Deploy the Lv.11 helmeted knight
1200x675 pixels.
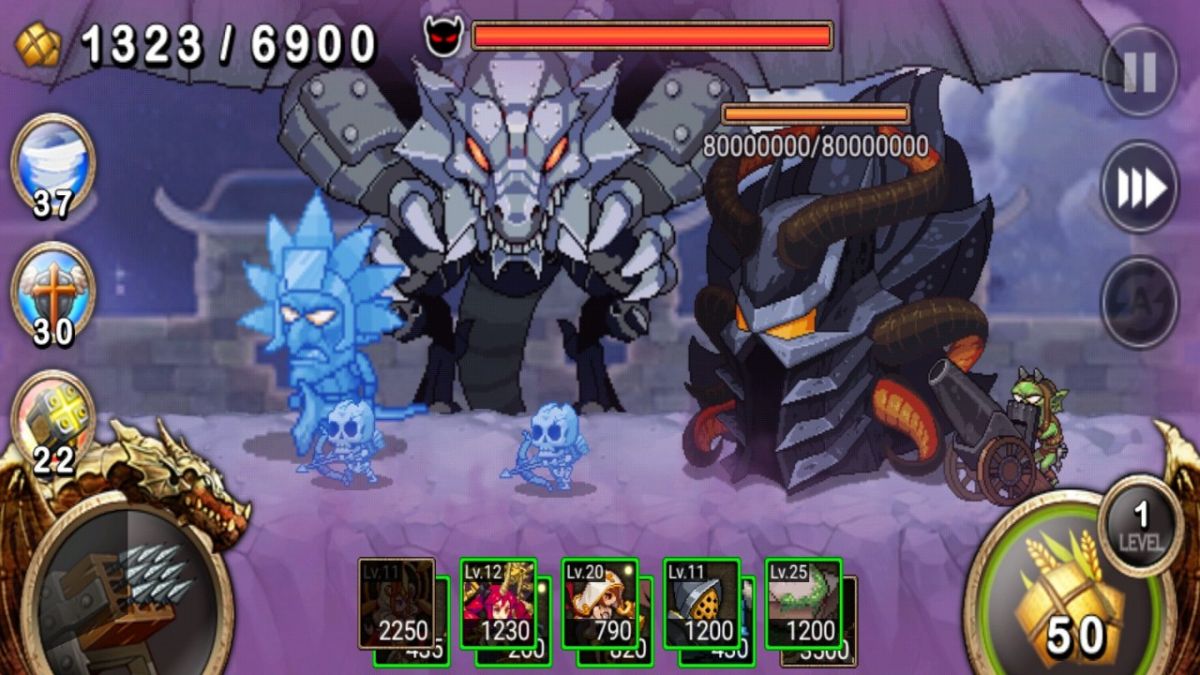pyautogui.click(x=701, y=603)
